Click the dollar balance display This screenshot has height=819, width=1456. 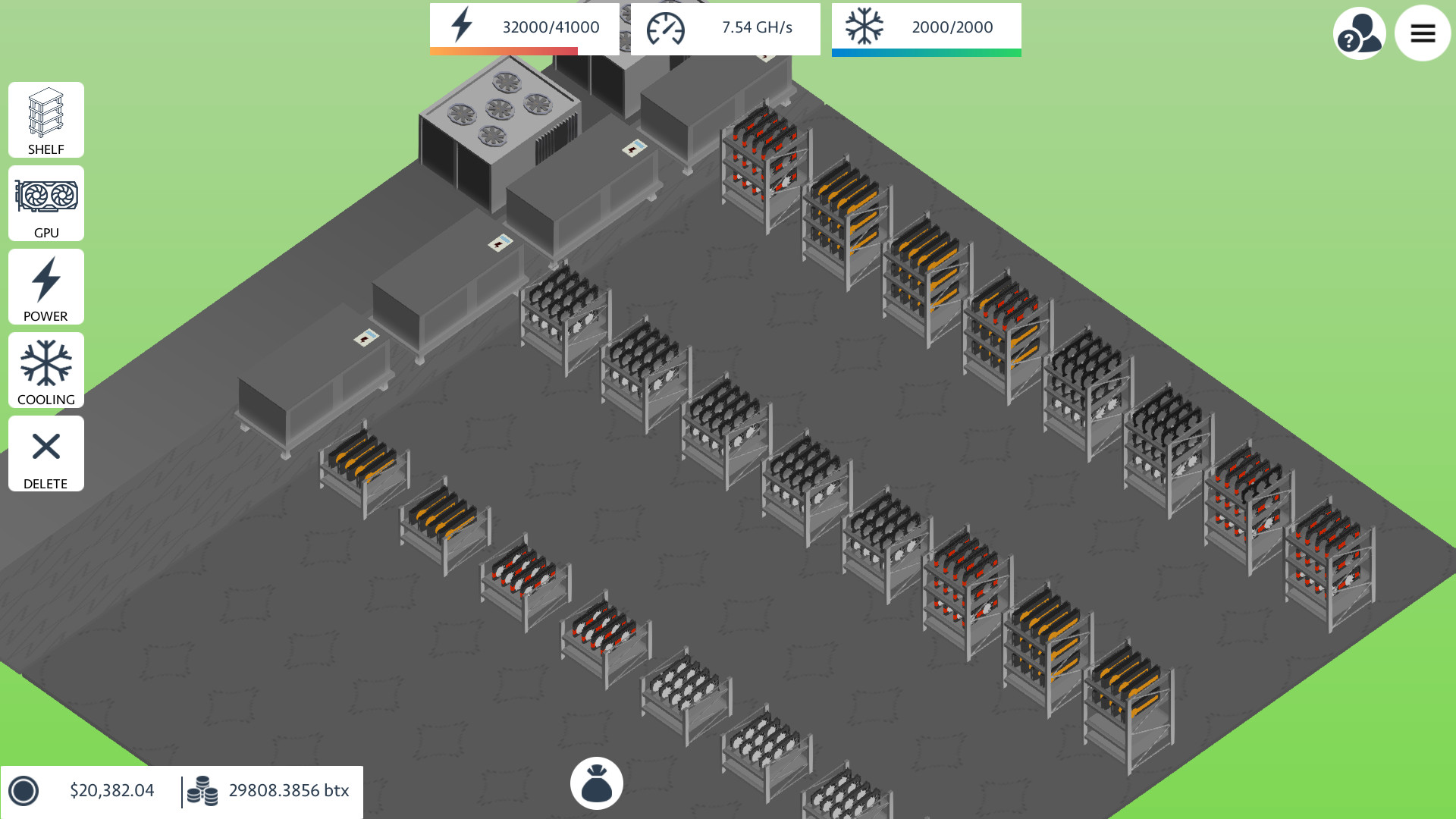click(111, 790)
